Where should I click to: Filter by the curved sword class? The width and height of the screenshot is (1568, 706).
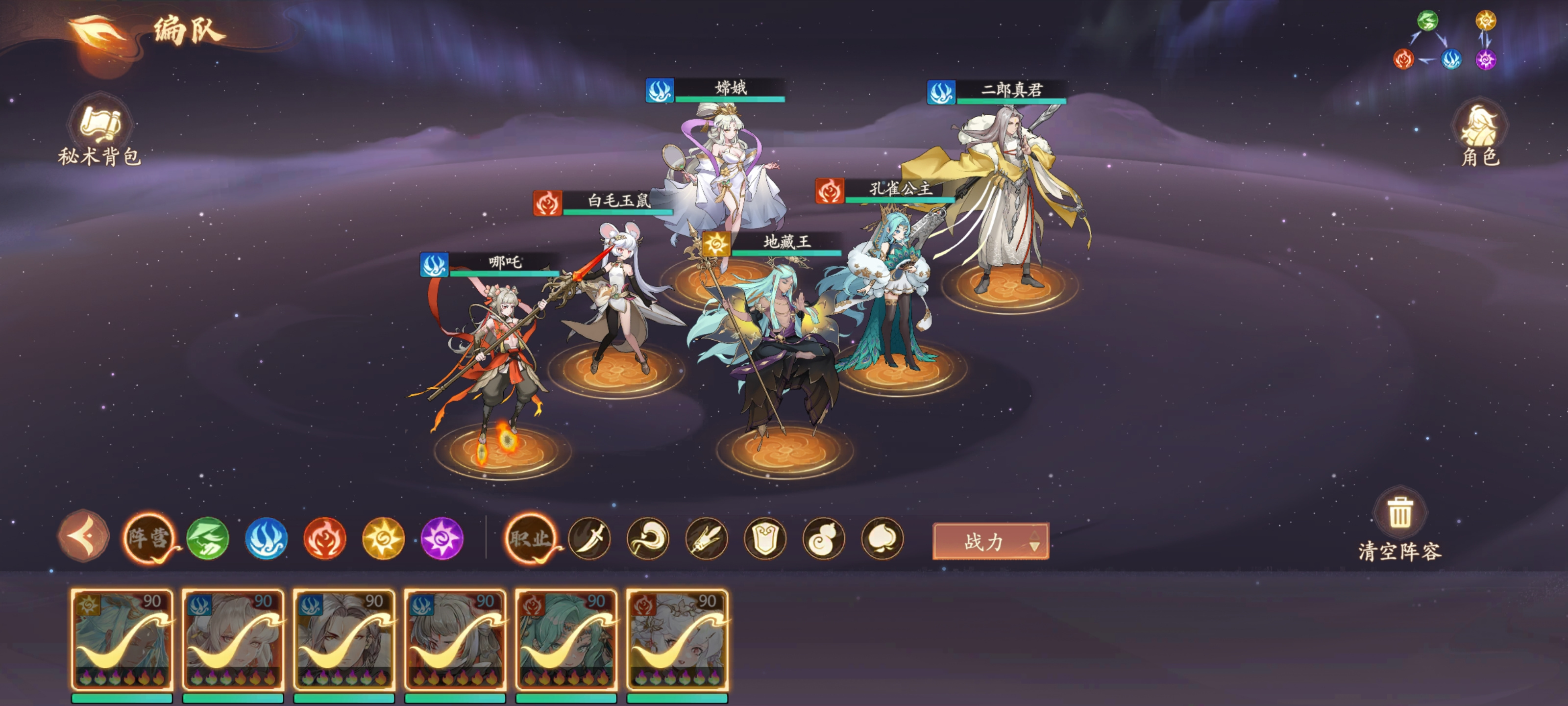tap(589, 538)
